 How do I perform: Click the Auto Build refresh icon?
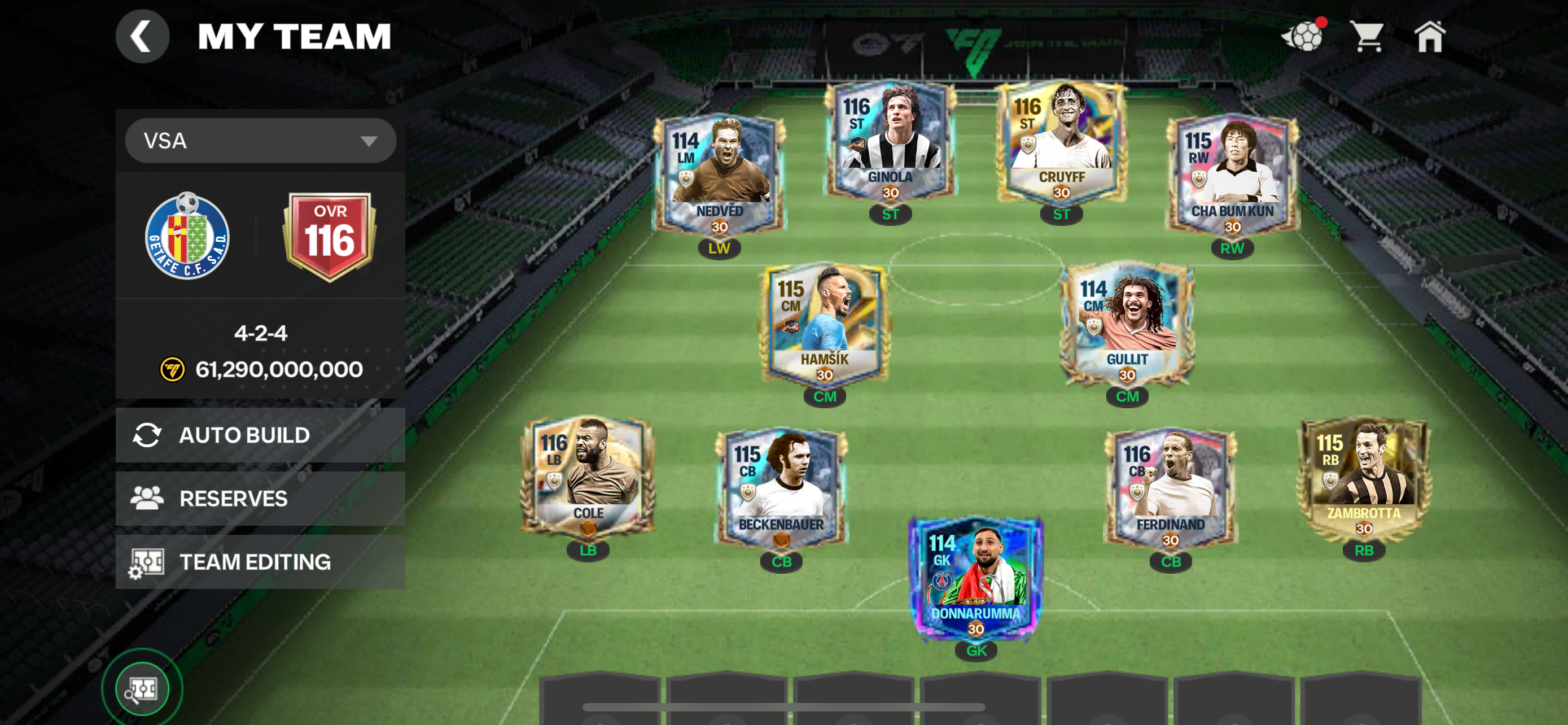148,435
